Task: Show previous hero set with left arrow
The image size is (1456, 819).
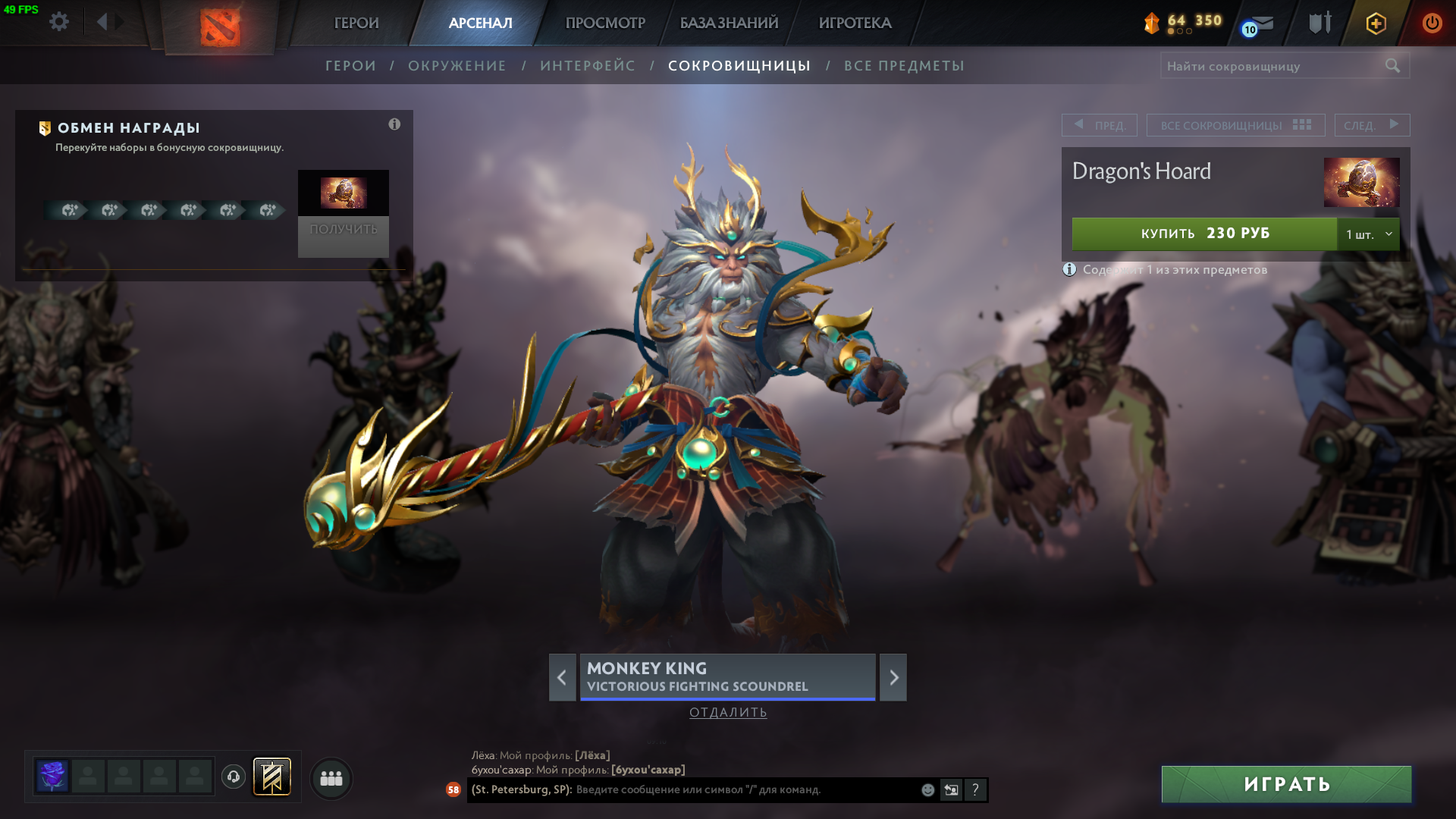Action: [562, 677]
